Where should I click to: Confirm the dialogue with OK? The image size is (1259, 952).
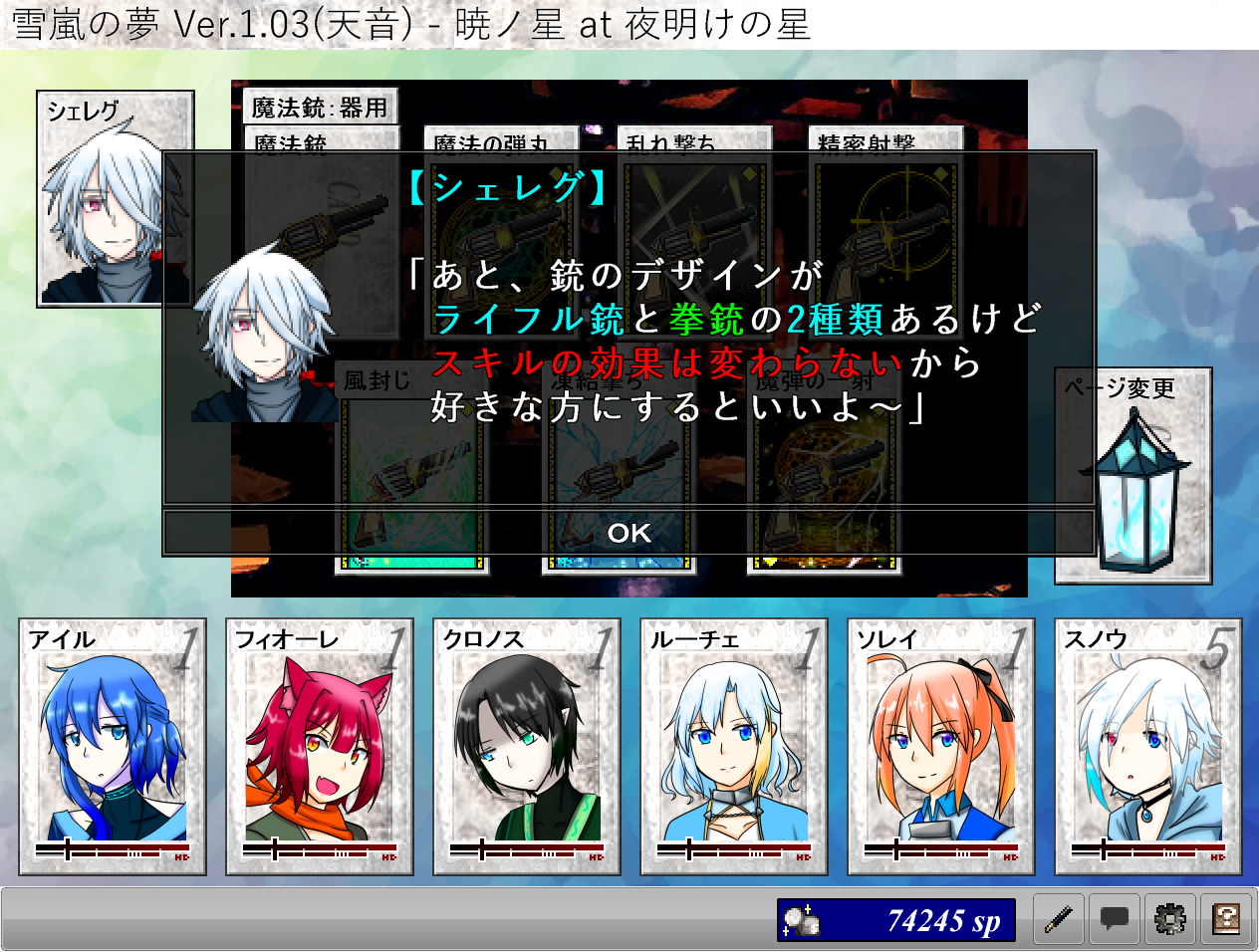coord(629,533)
